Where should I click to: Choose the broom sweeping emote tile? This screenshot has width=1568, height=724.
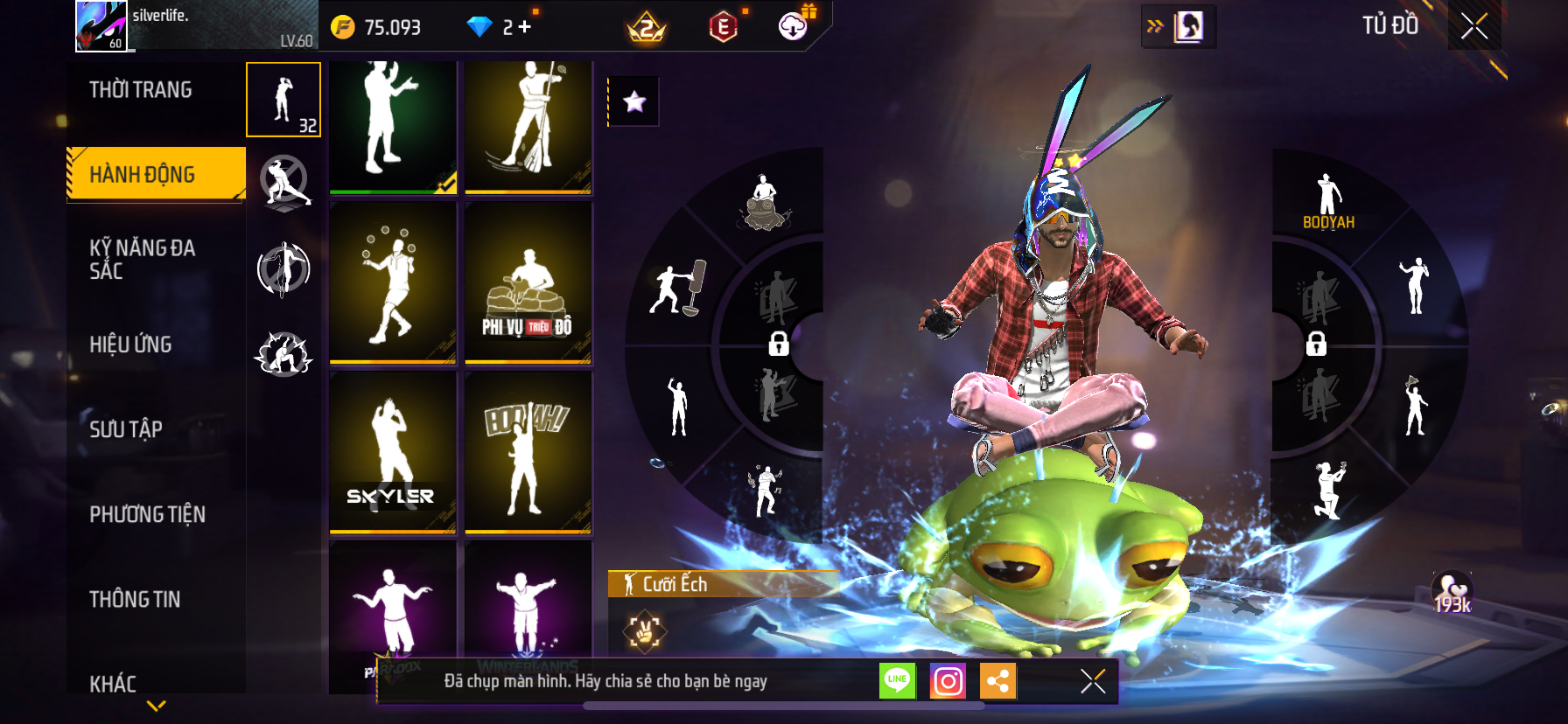pos(528,127)
